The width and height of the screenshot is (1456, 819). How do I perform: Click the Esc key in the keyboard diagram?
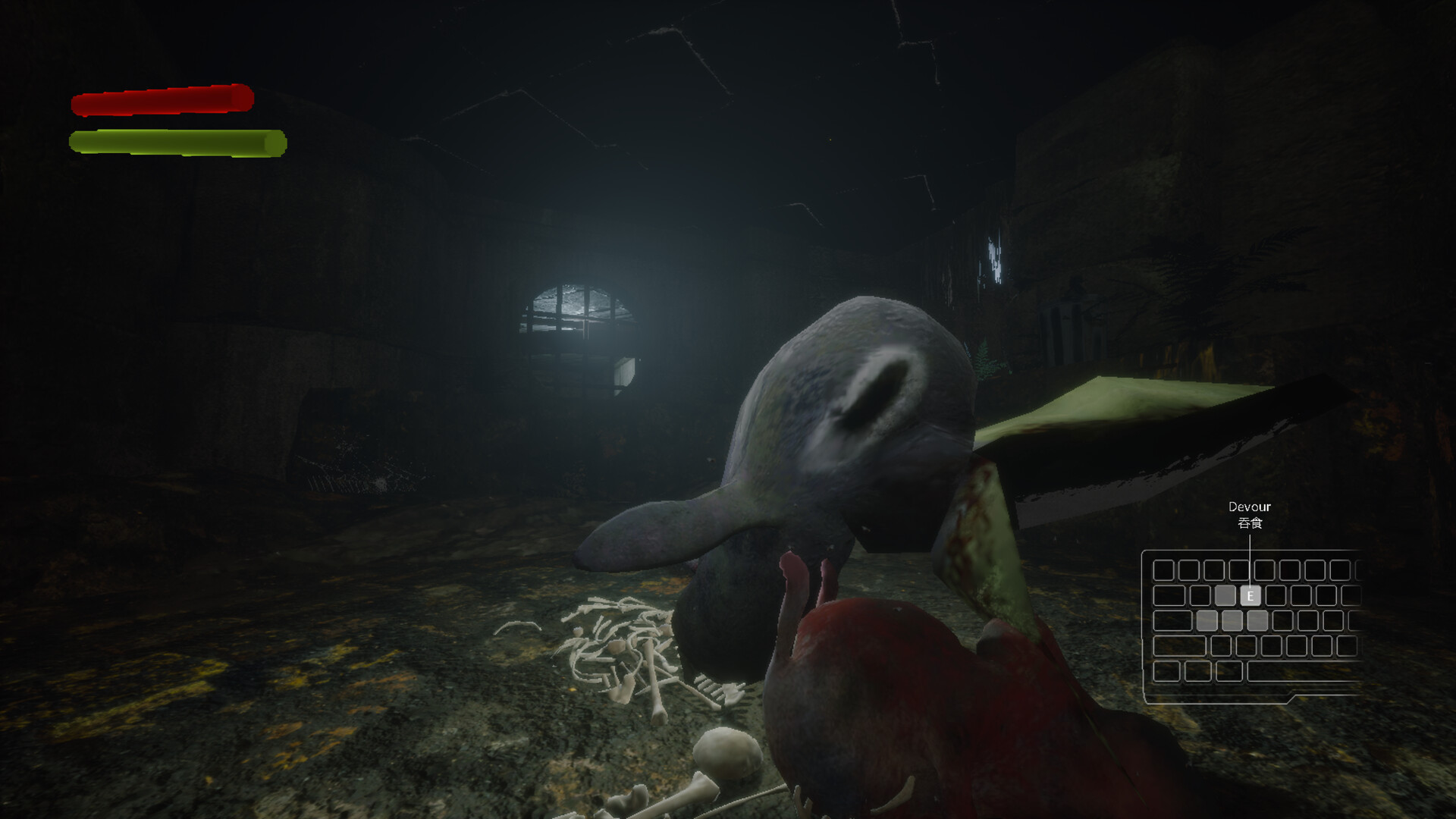1163,570
